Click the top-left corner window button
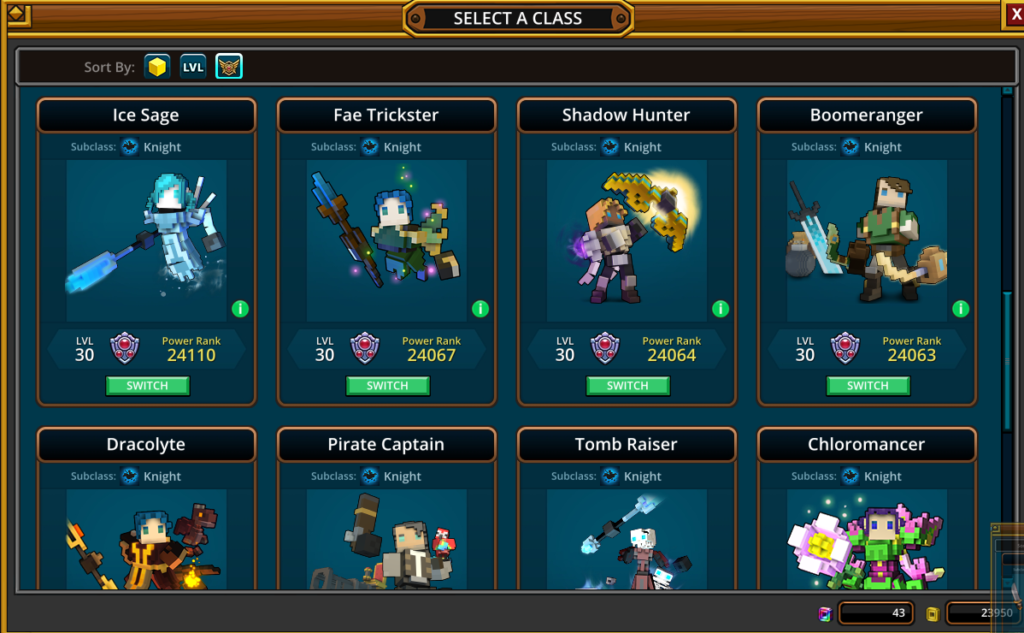Viewport: 1024px width, 633px height. (x=17, y=14)
